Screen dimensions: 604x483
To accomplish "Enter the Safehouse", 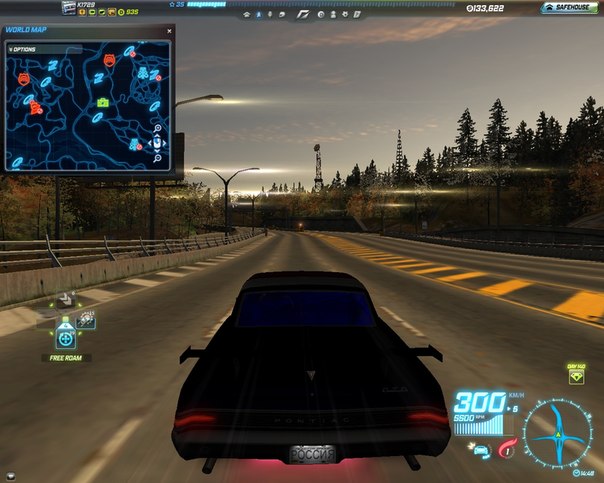I will pos(570,7).
